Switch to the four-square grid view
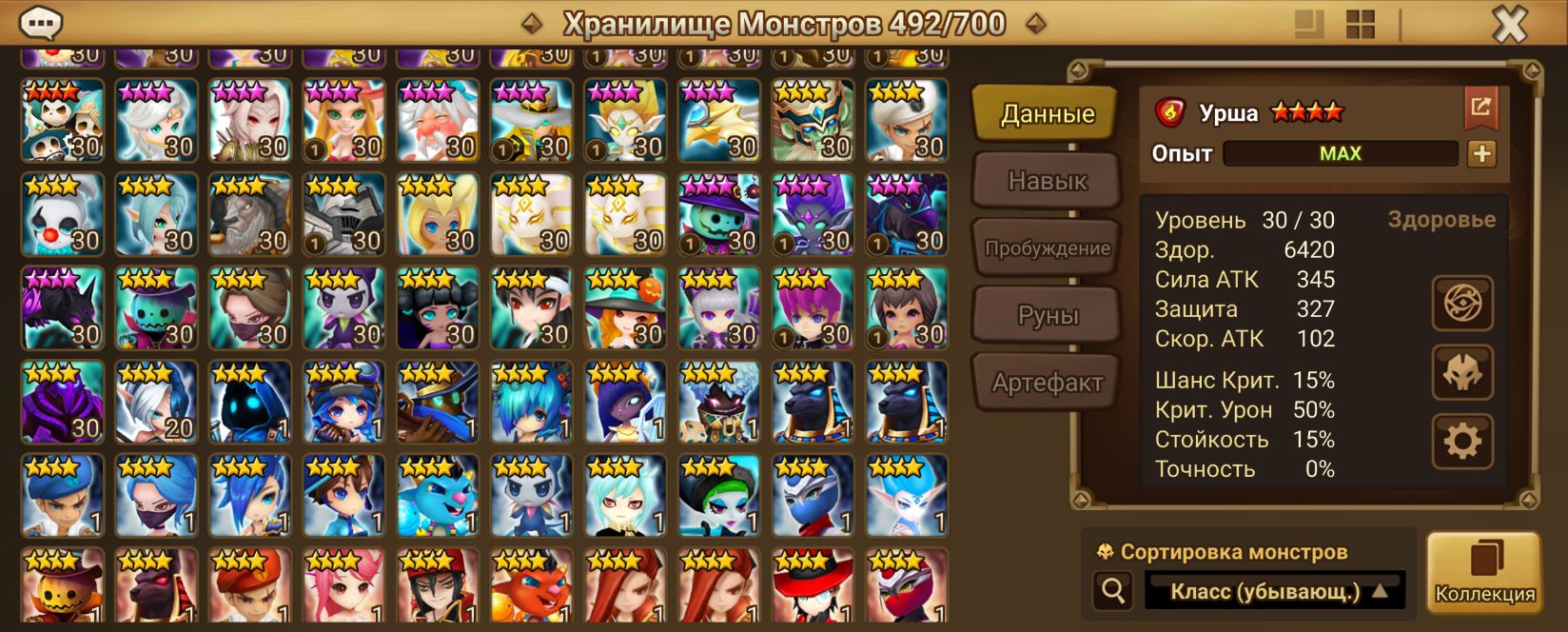Screen dimensions: 1568x632 (x=1360, y=24)
